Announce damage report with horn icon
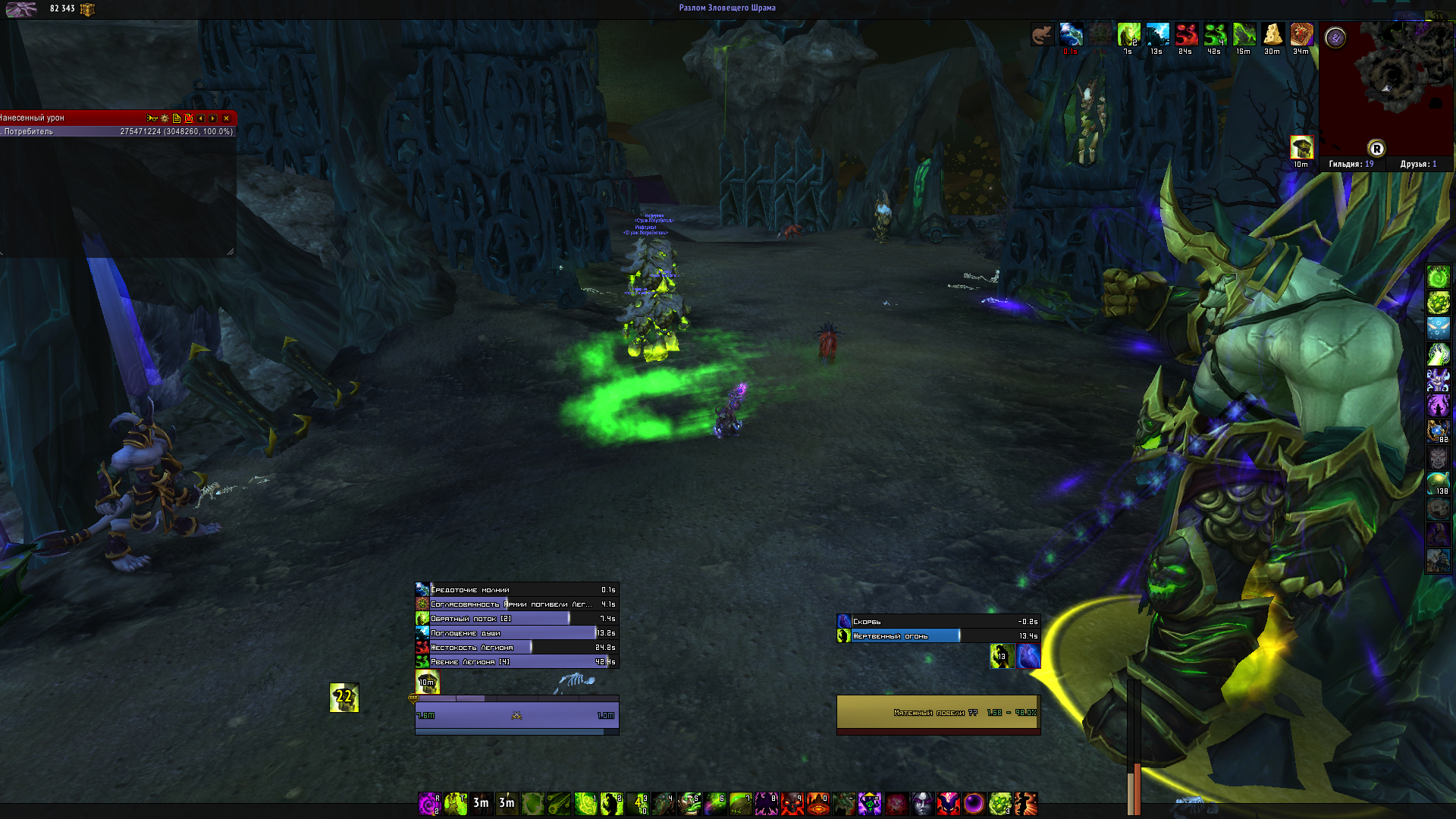 [x=152, y=118]
